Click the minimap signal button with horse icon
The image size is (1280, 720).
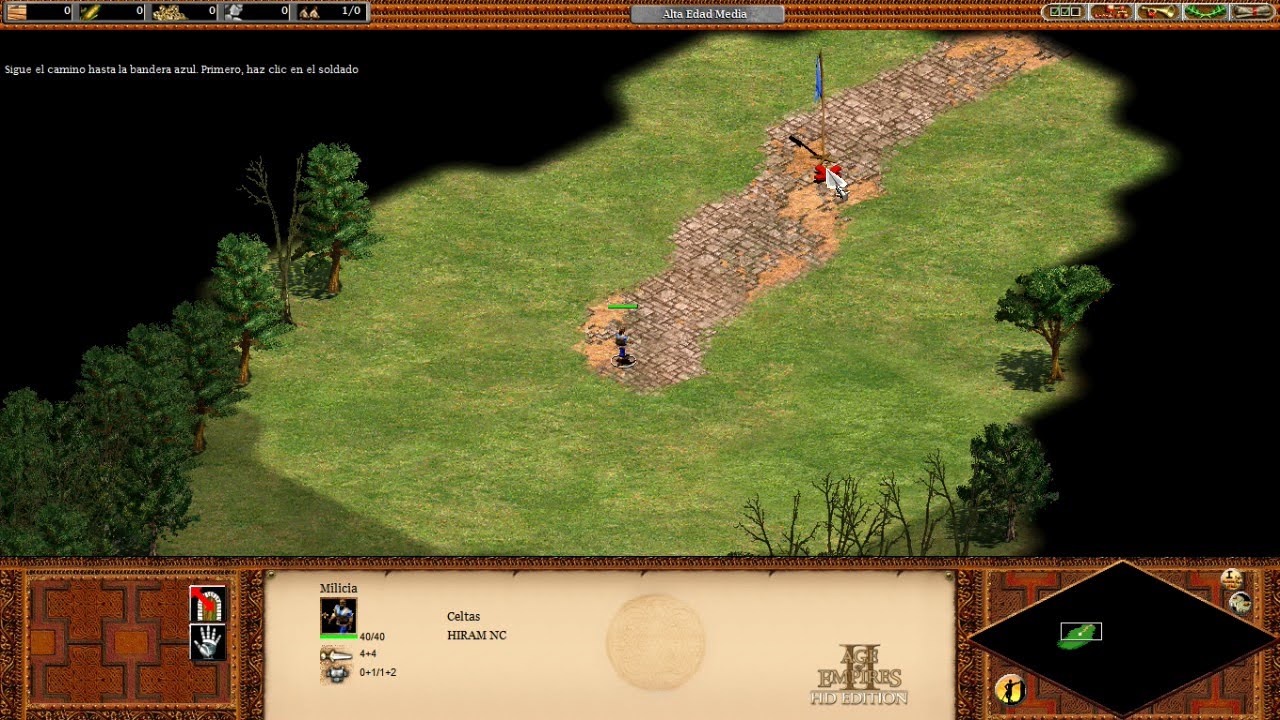click(1241, 602)
